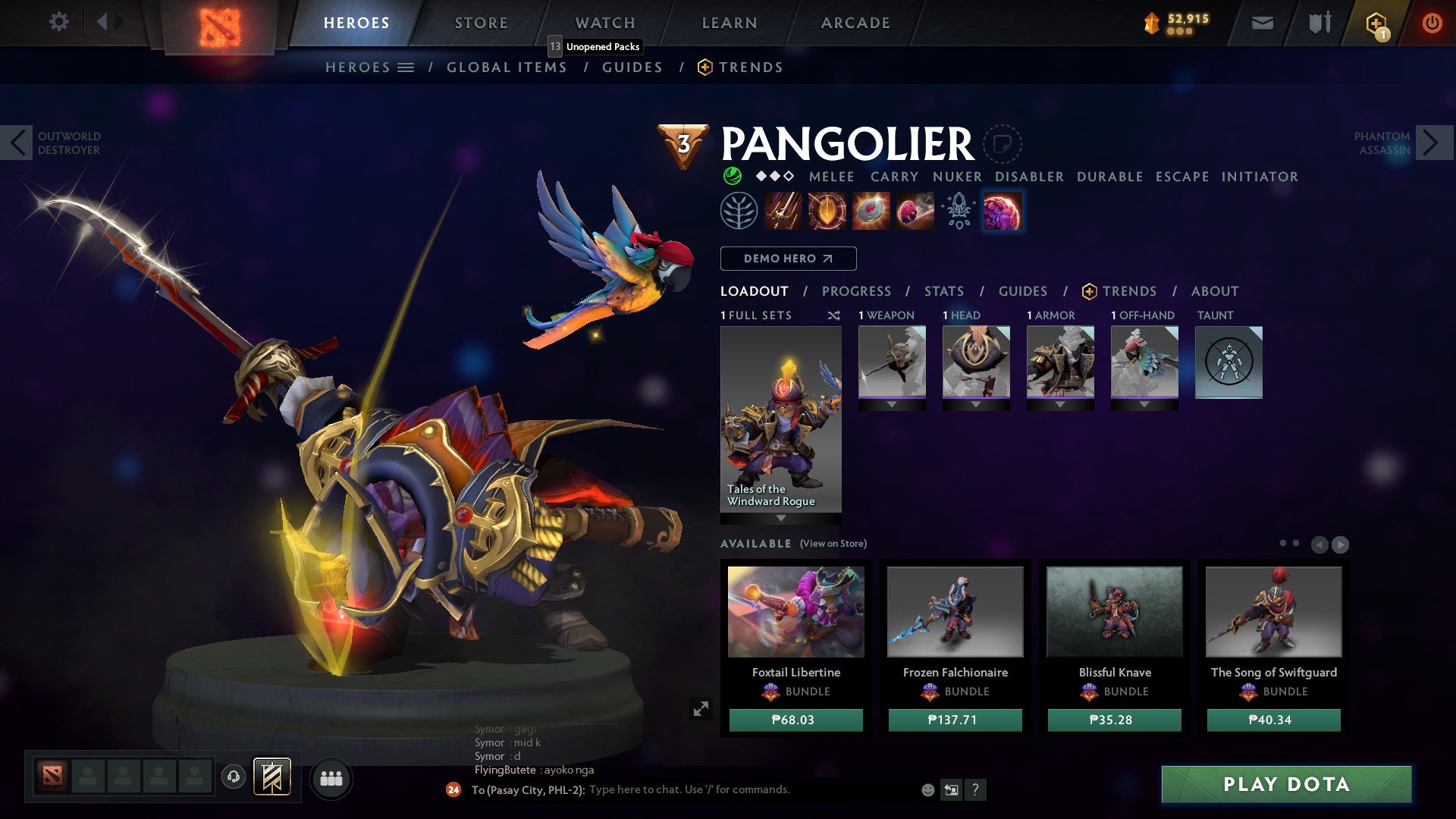The height and width of the screenshot is (819, 1456).
Task: Switch to the PROGRESS tab
Action: tap(856, 290)
